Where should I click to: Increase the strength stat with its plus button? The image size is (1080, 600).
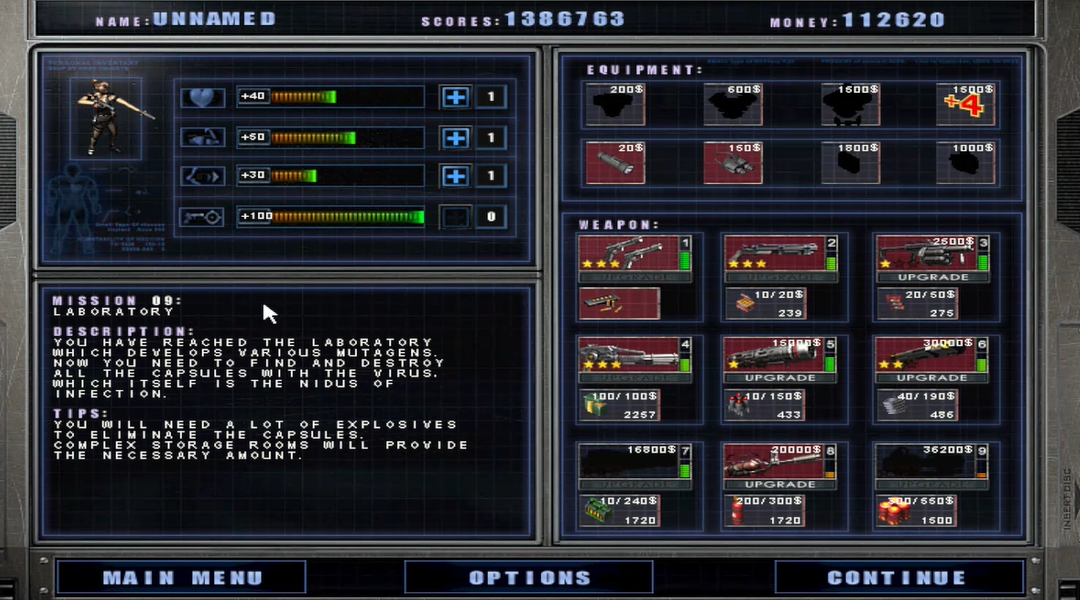tap(455, 137)
